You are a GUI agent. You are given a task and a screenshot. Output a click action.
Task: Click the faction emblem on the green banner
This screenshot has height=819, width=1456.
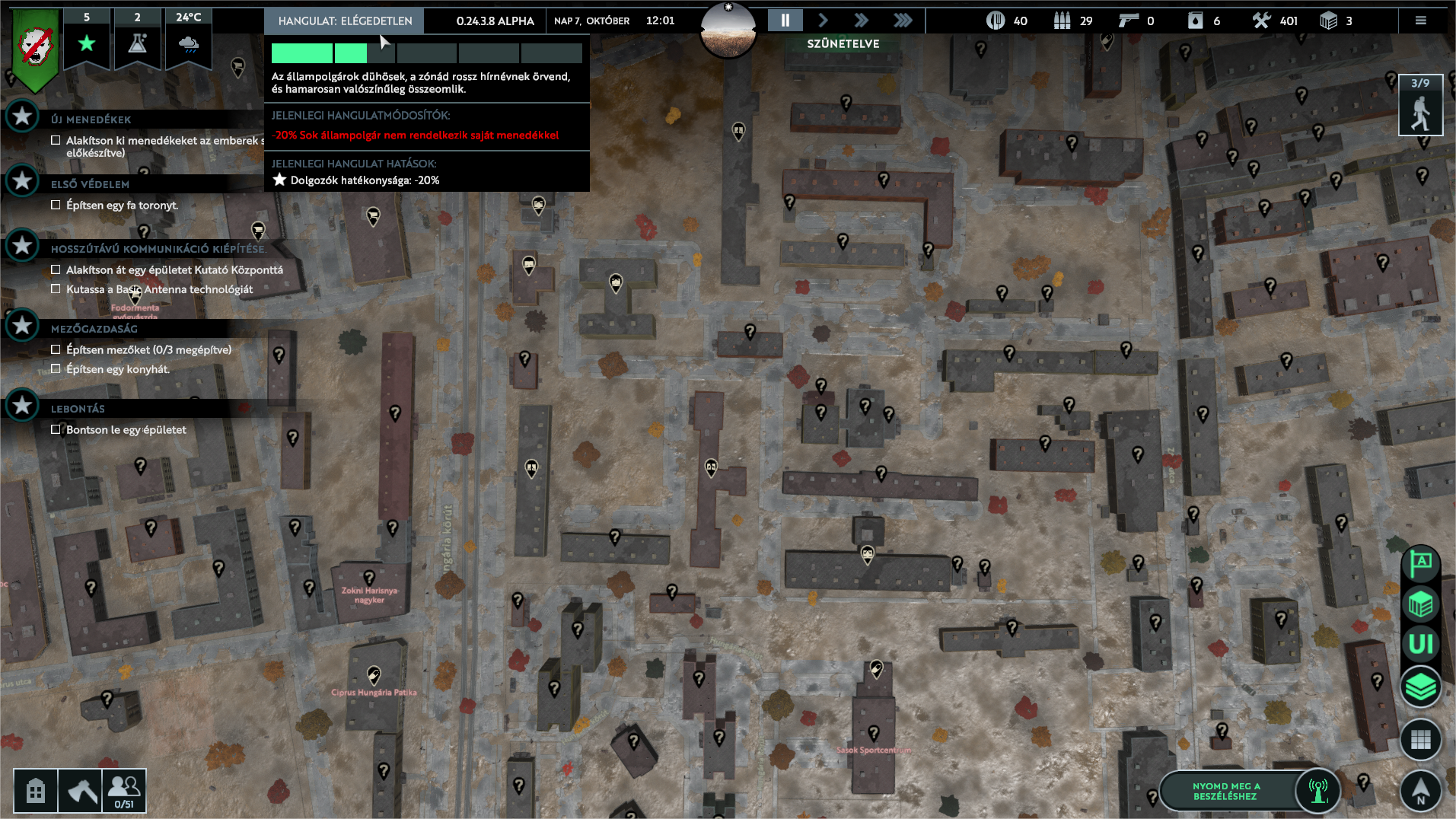click(x=35, y=47)
